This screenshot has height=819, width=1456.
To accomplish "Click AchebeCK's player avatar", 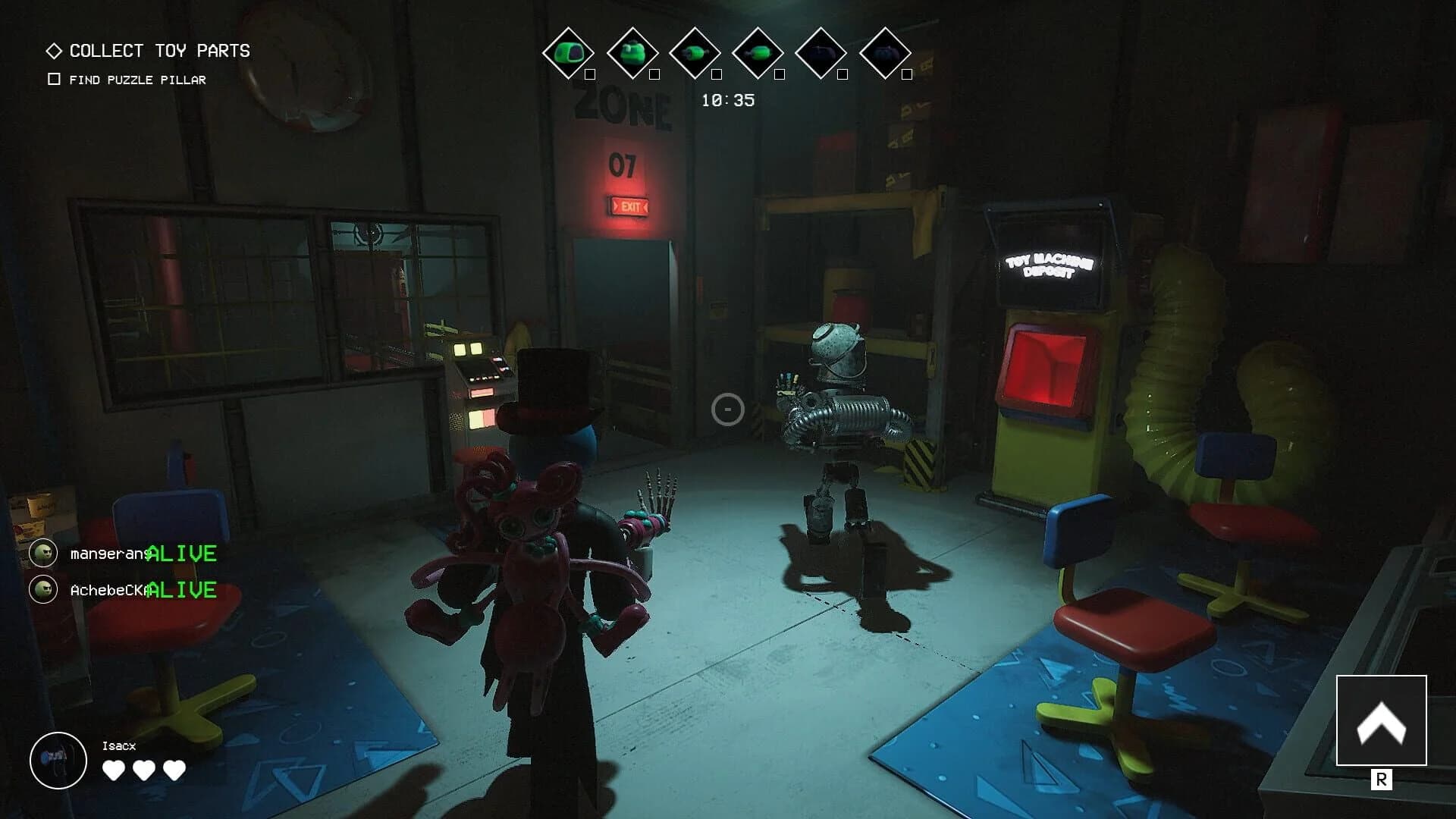I will click(43, 588).
